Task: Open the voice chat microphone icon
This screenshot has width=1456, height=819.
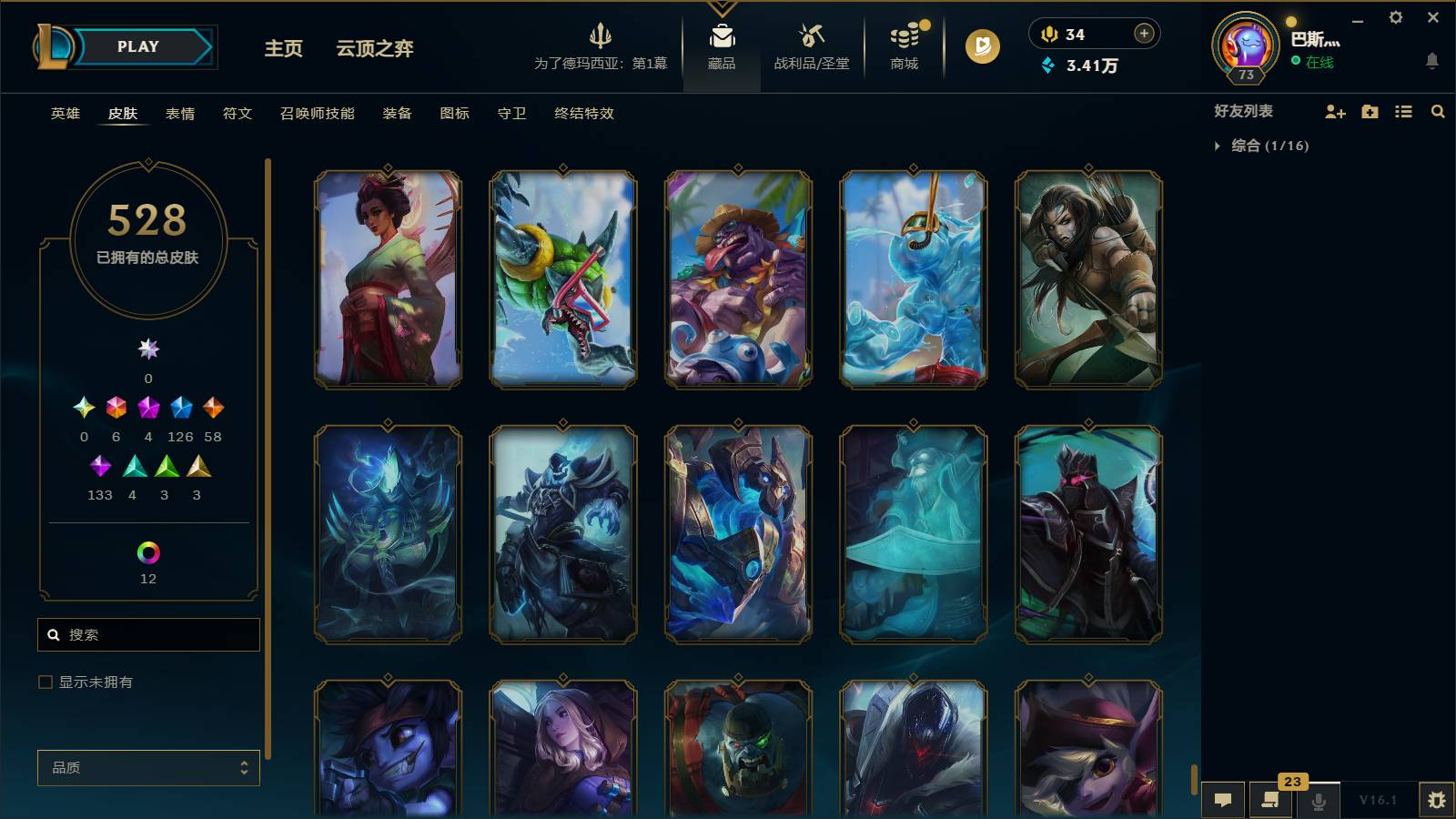Action: (x=1319, y=800)
